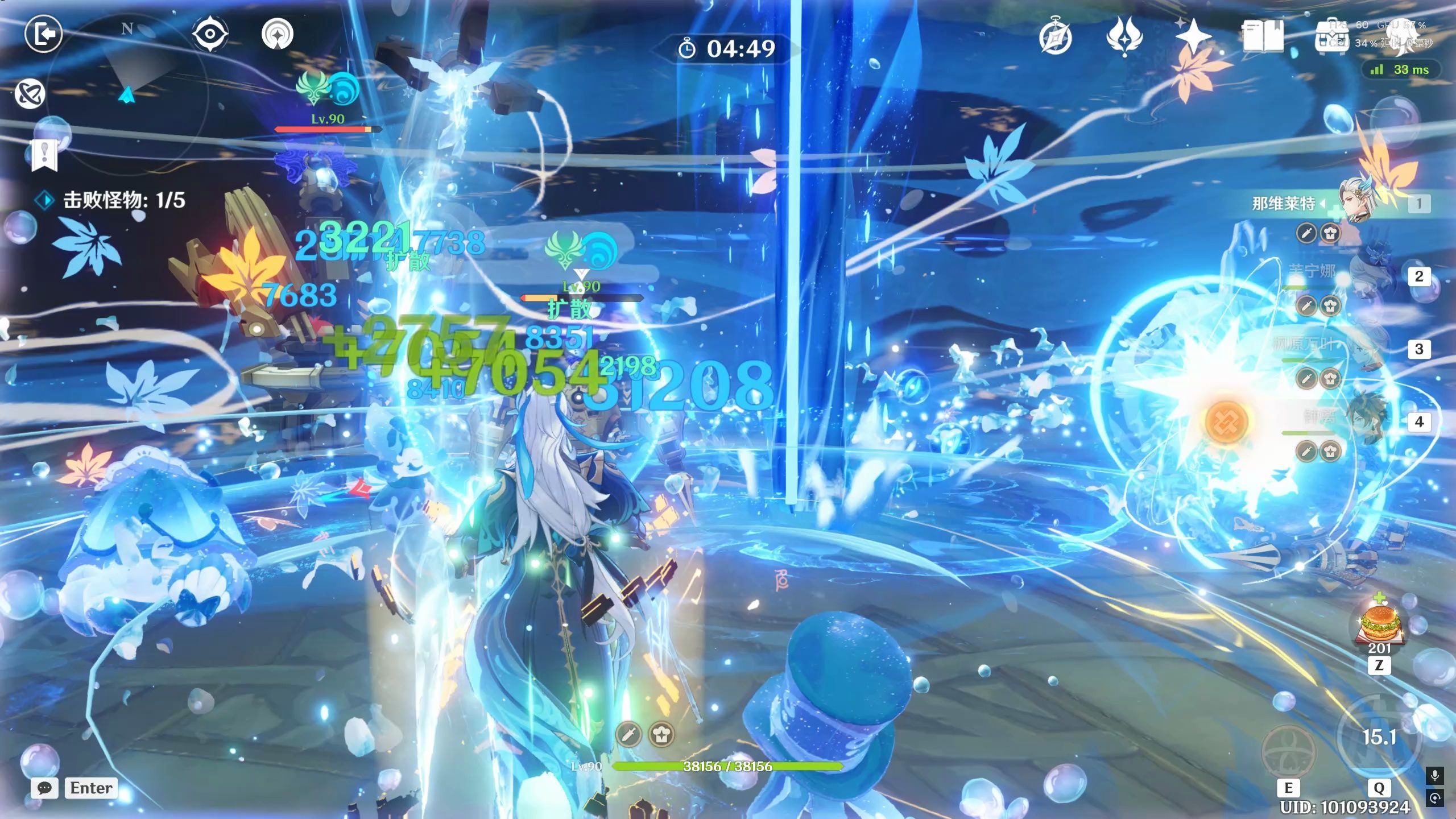Open the quest bookmark with exclamation mark
The image size is (1456, 819).
click(44, 154)
